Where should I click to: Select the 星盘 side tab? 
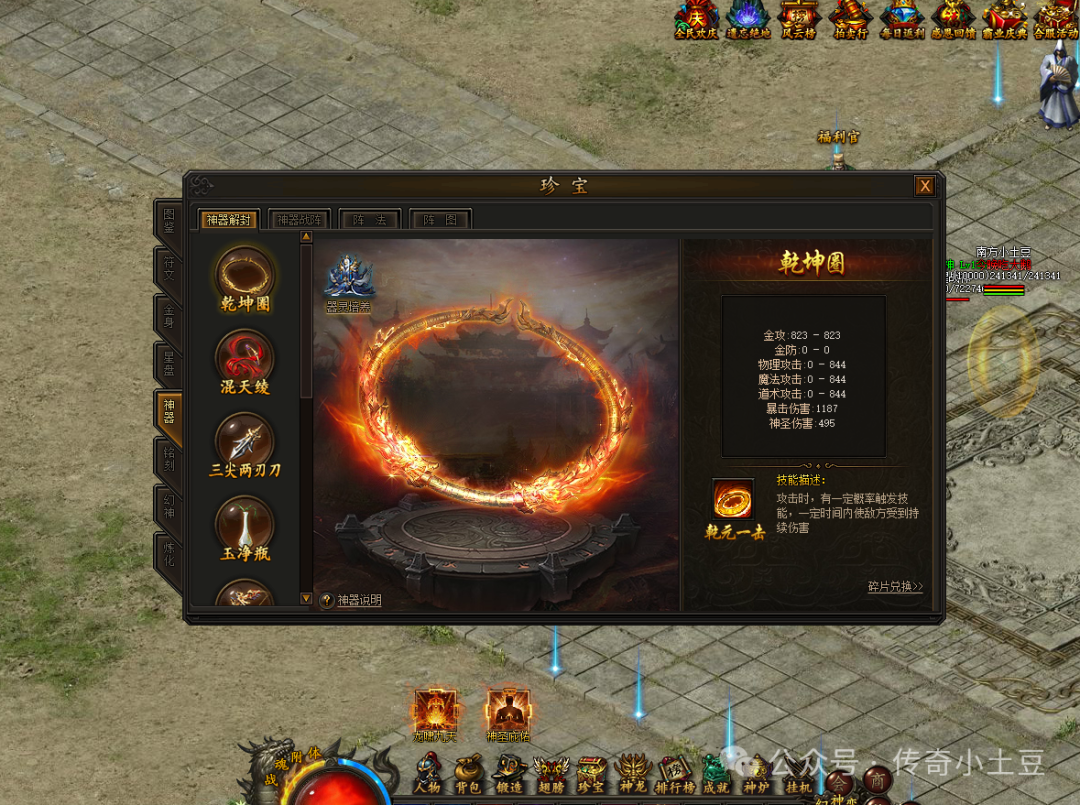click(168, 363)
